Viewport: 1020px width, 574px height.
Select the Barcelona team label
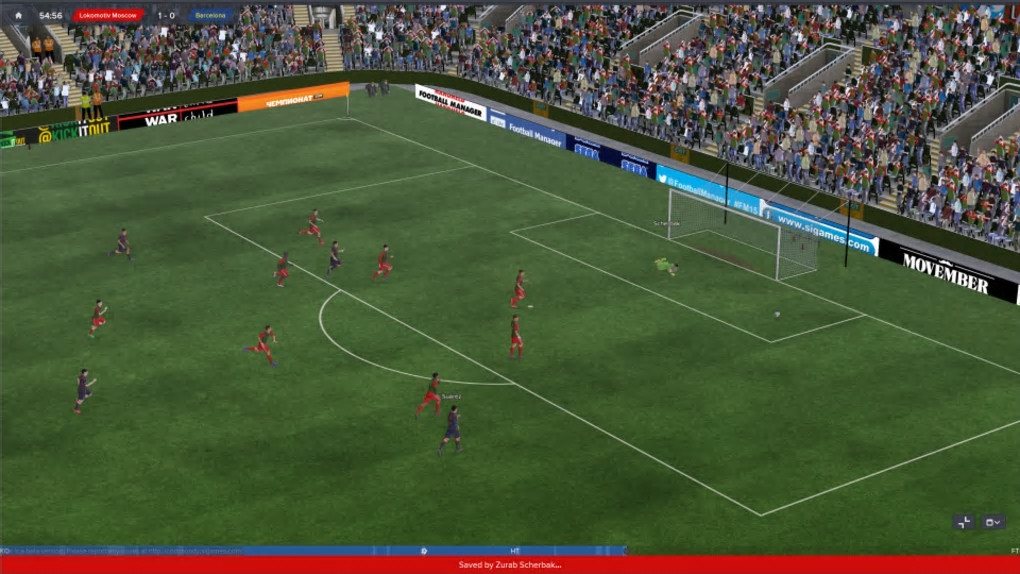pyautogui.click(x=211, y=16)
